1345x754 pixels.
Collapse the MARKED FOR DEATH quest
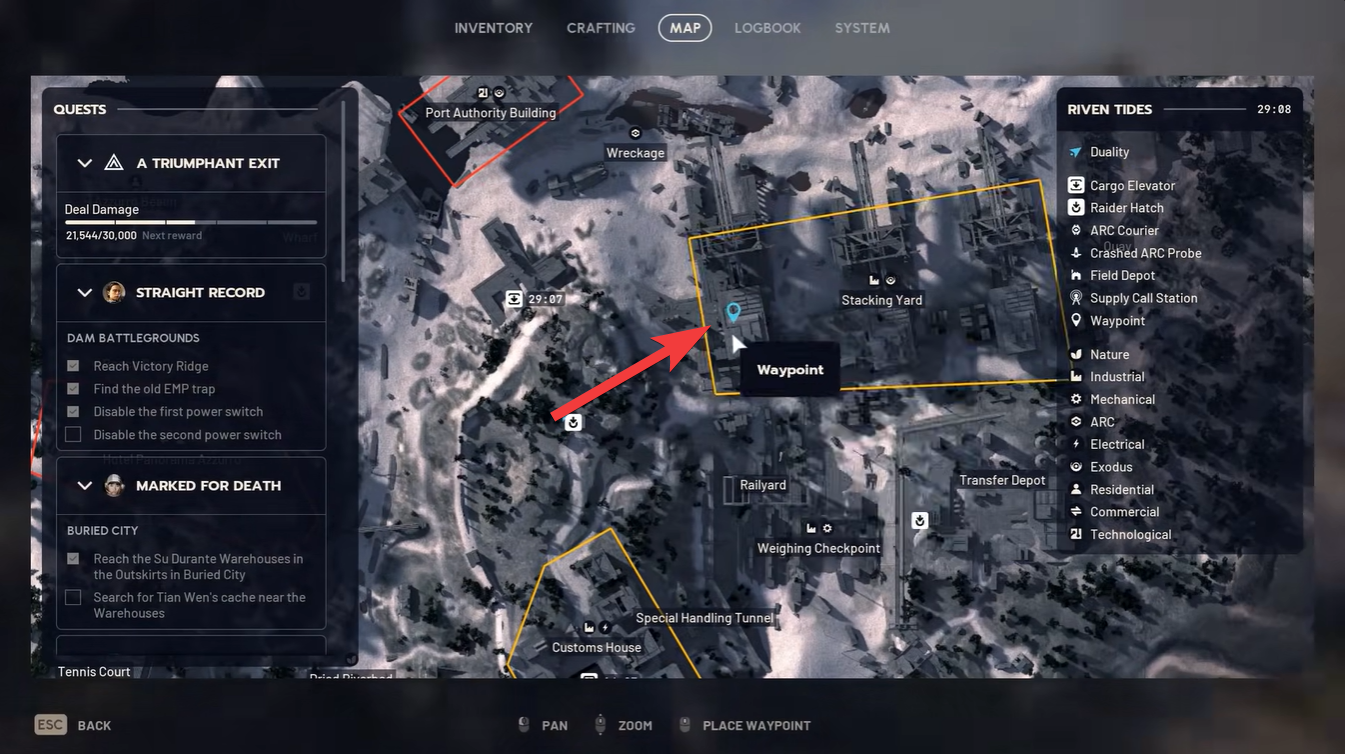click(x=85, y=485)
